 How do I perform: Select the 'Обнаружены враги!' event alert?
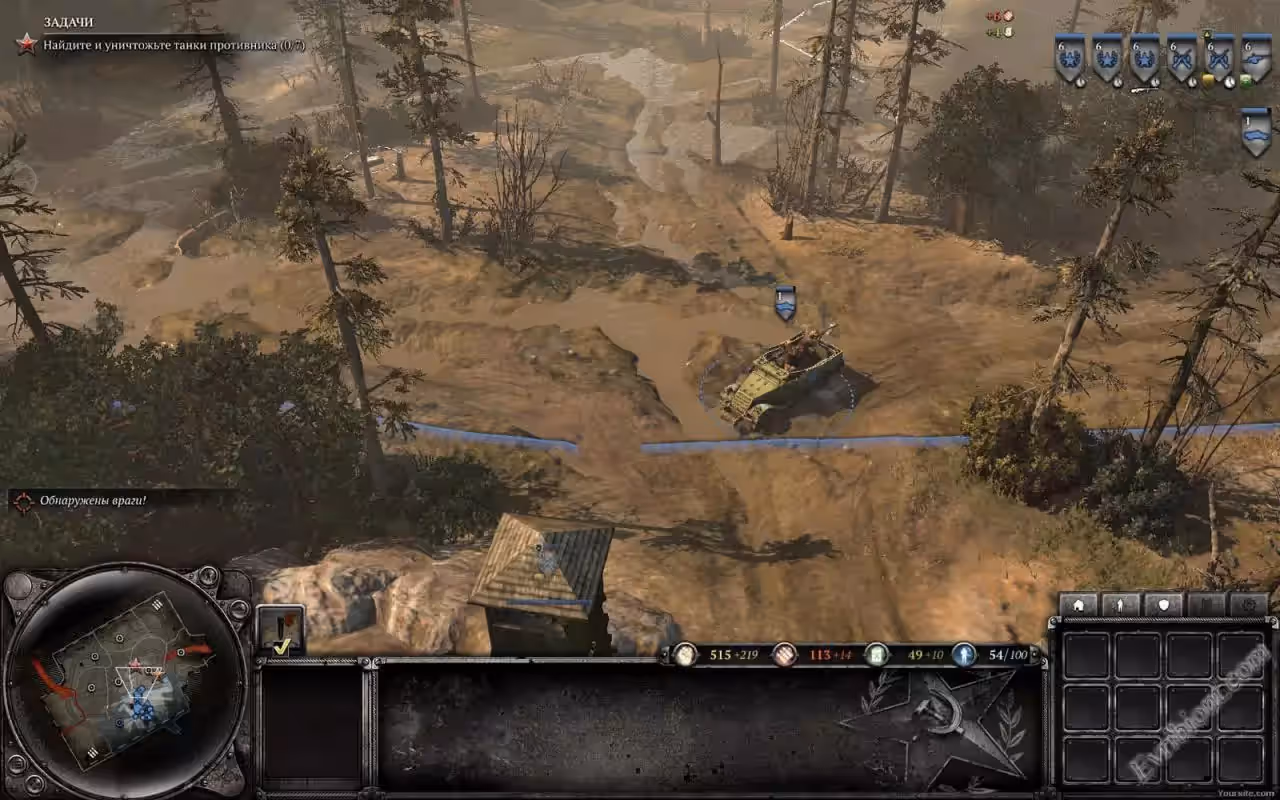pyautogui.click(x=92, y=500)
